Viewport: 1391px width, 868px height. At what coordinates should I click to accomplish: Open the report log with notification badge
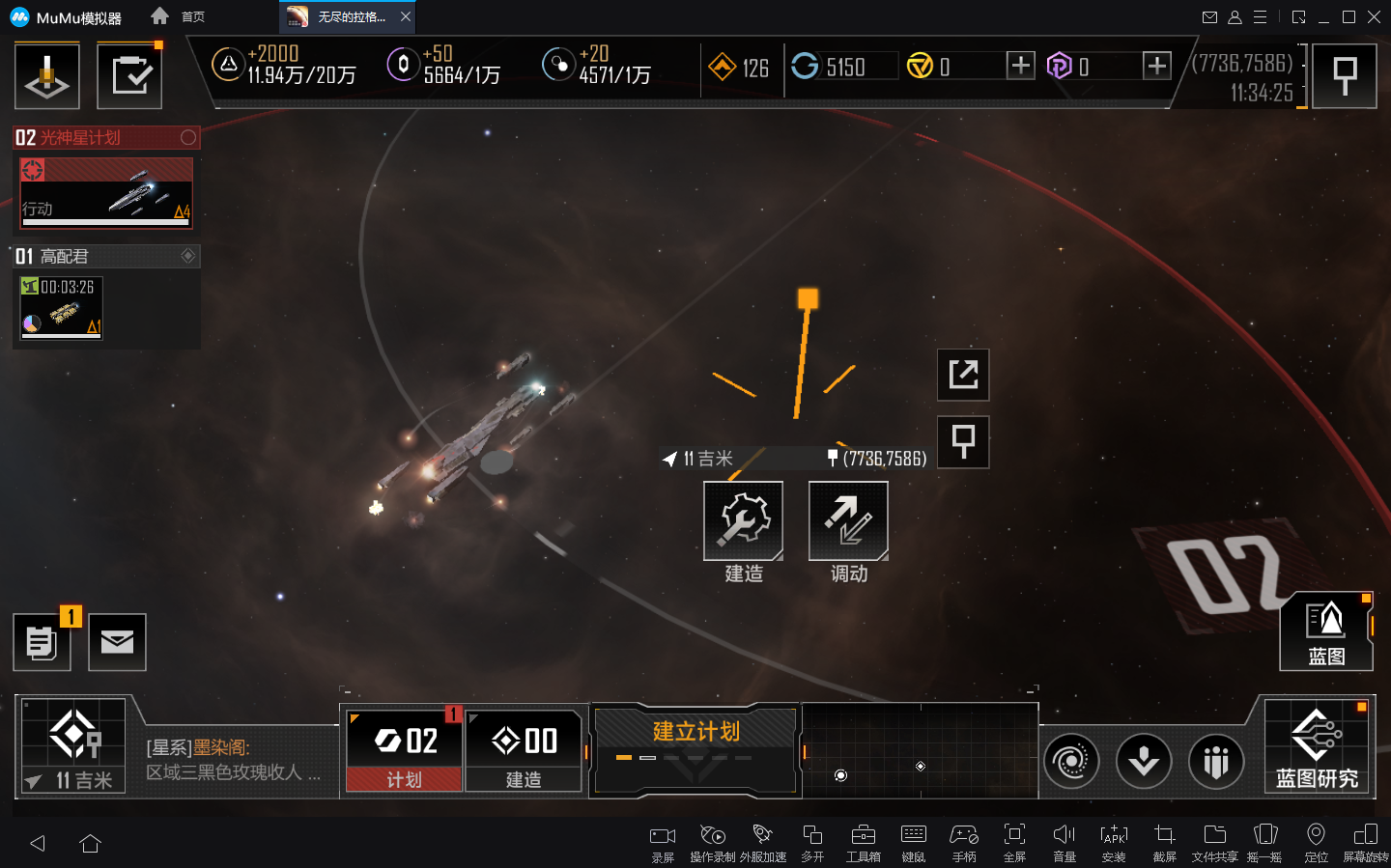(42, 642)
